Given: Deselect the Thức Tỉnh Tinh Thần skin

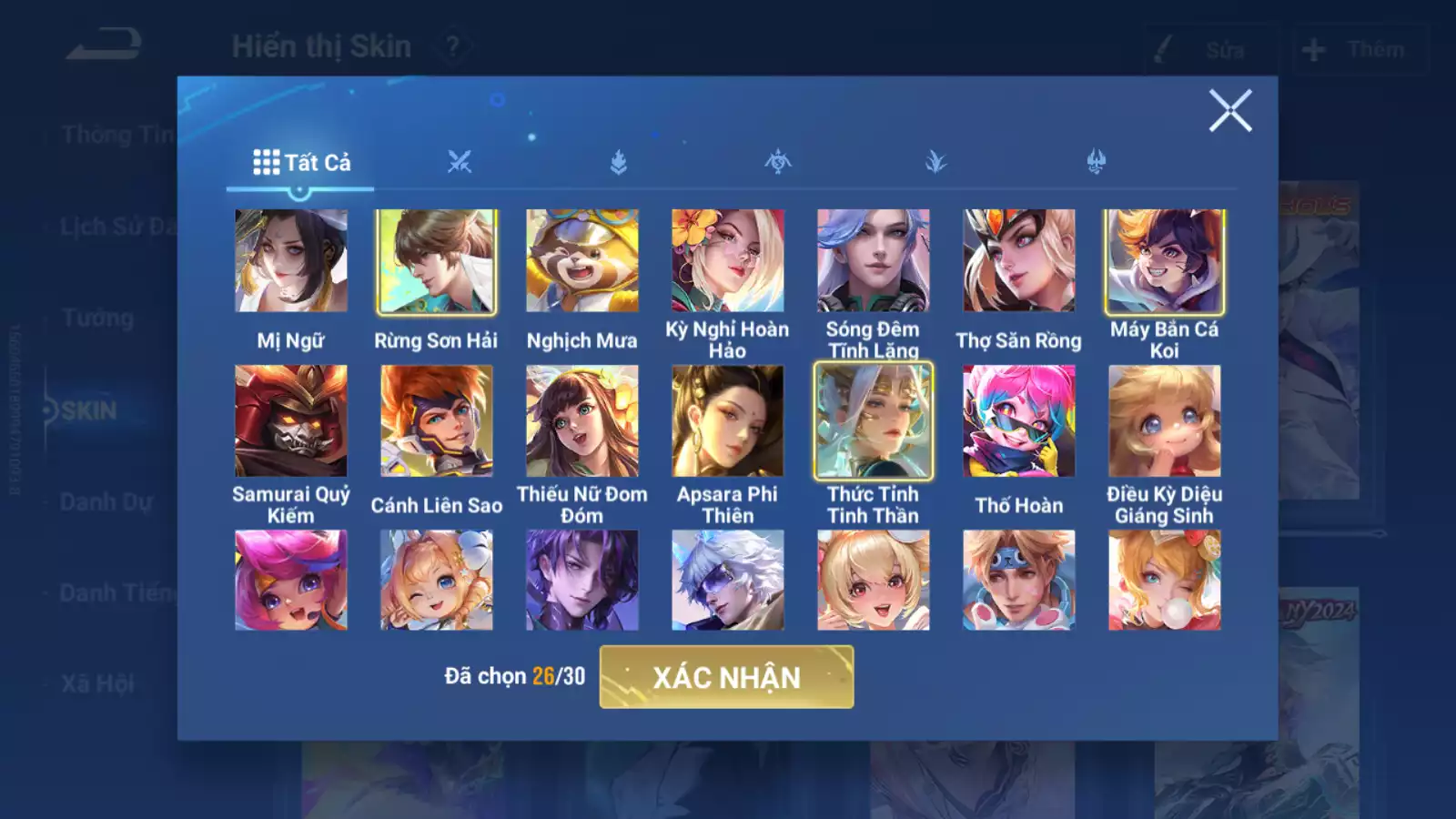Looking at the screenshot, I should [874, 421].
